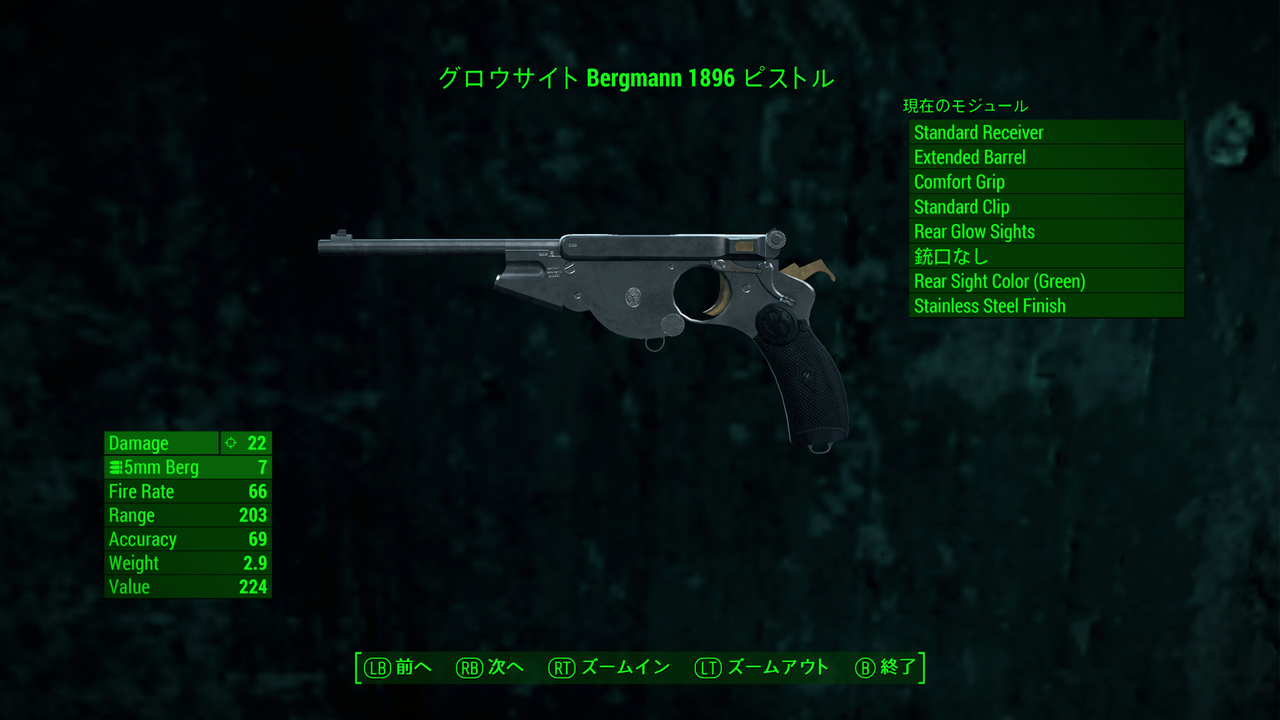Click ズームアウト to zoom out
The image size is (1280, 720).
777,667
